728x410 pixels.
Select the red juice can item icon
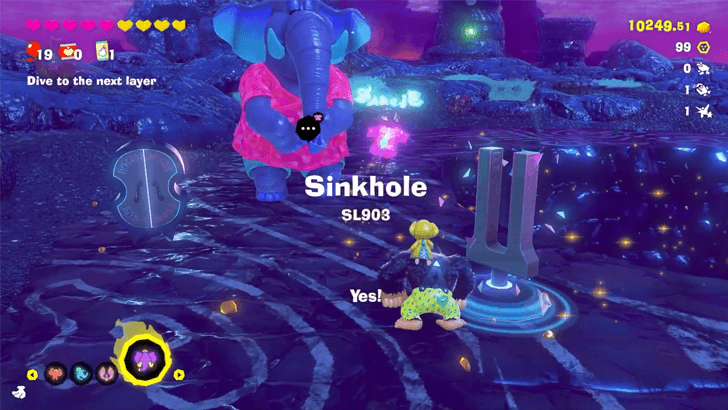pyautogui.click(x=67, y=52)
